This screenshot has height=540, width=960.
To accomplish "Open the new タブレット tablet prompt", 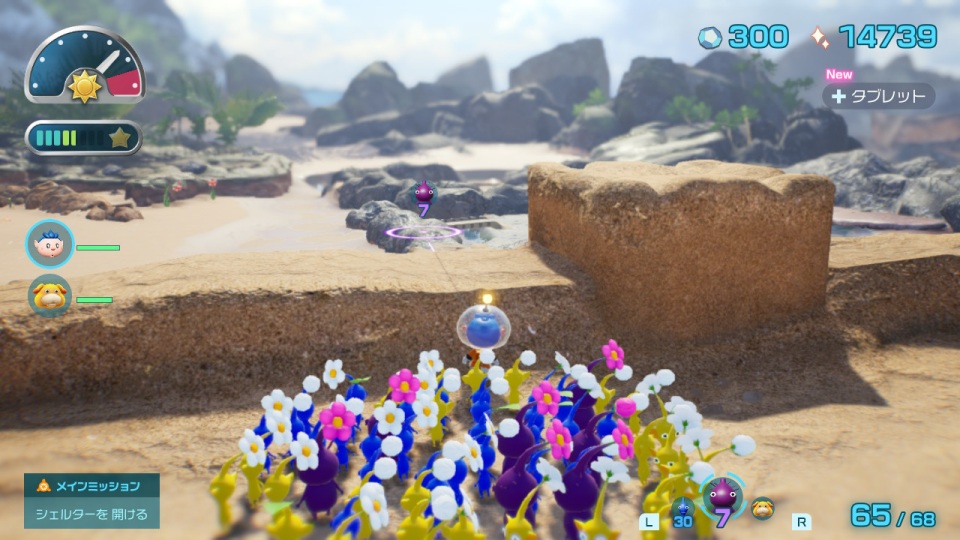I will 878,96.
